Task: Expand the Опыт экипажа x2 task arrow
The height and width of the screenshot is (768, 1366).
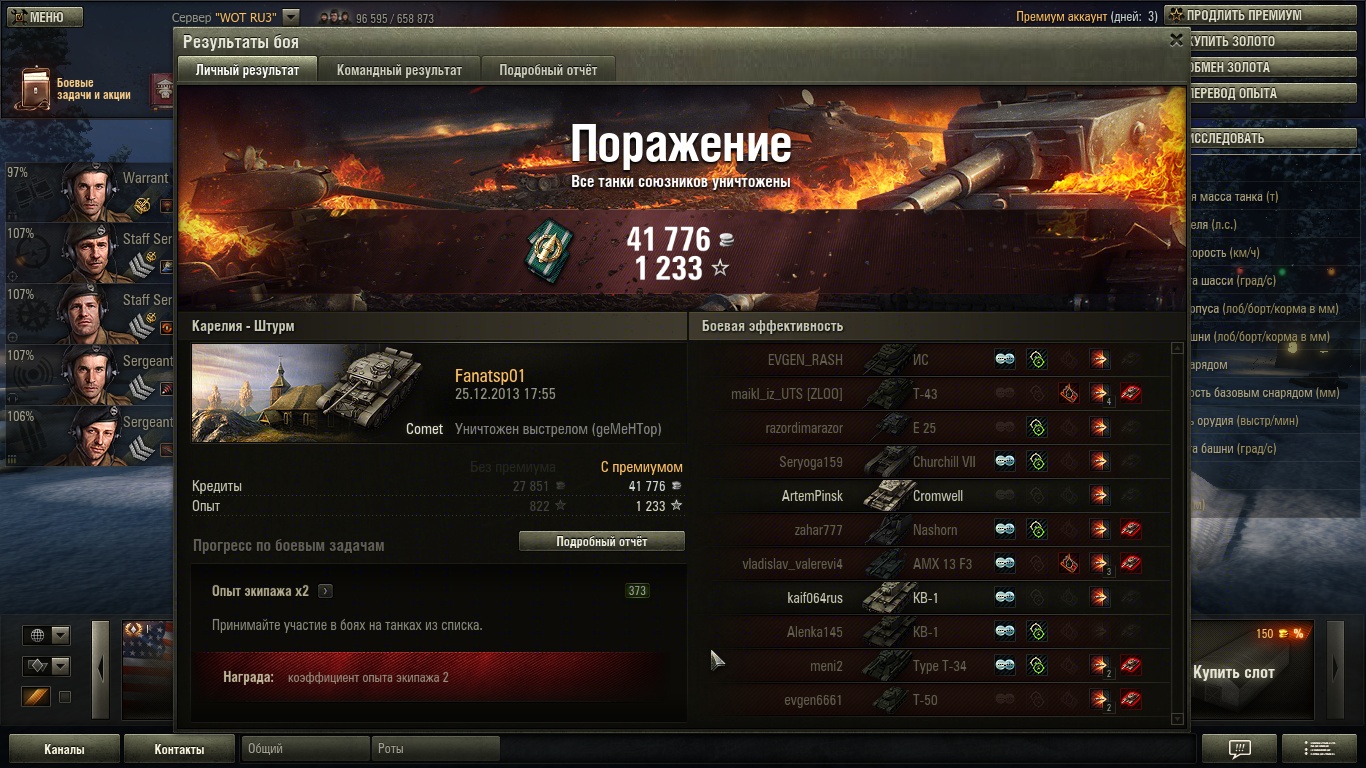Action: [x=325, y=591]
